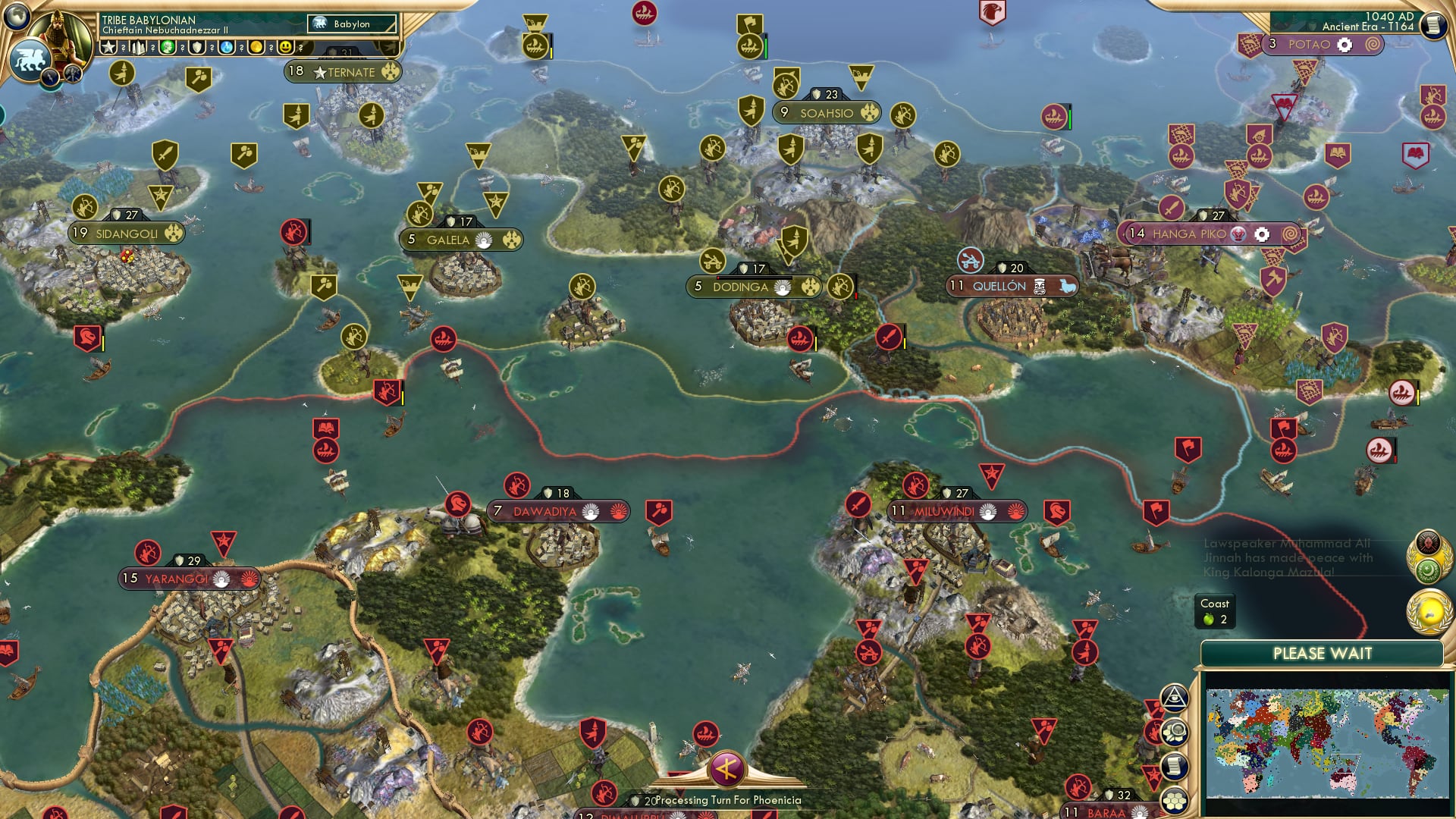Click the smiley face happiness icon

[285, 47]
